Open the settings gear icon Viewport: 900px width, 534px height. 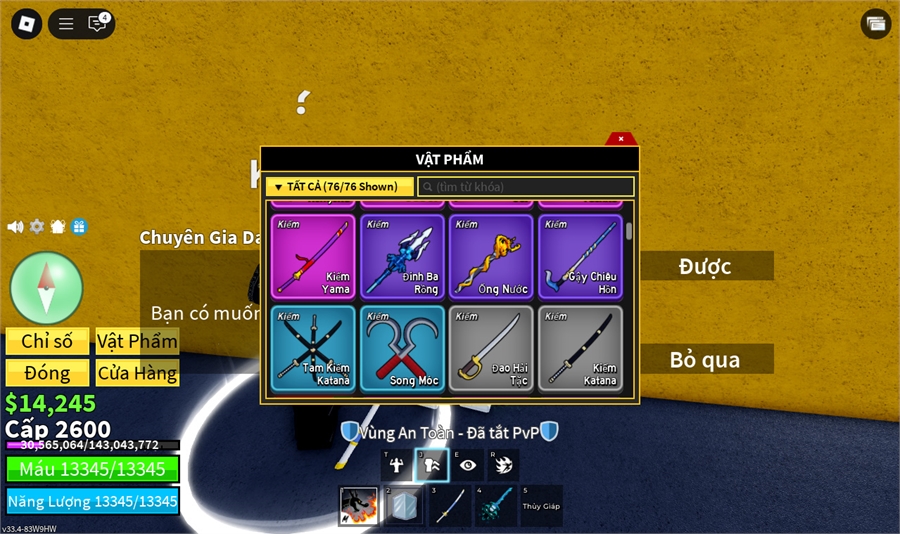(37, 227)
